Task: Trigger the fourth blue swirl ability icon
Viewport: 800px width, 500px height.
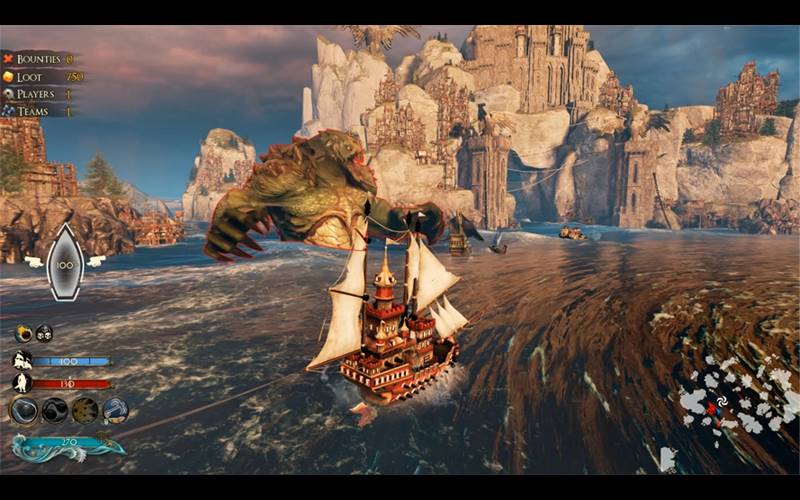Action: 115,410
